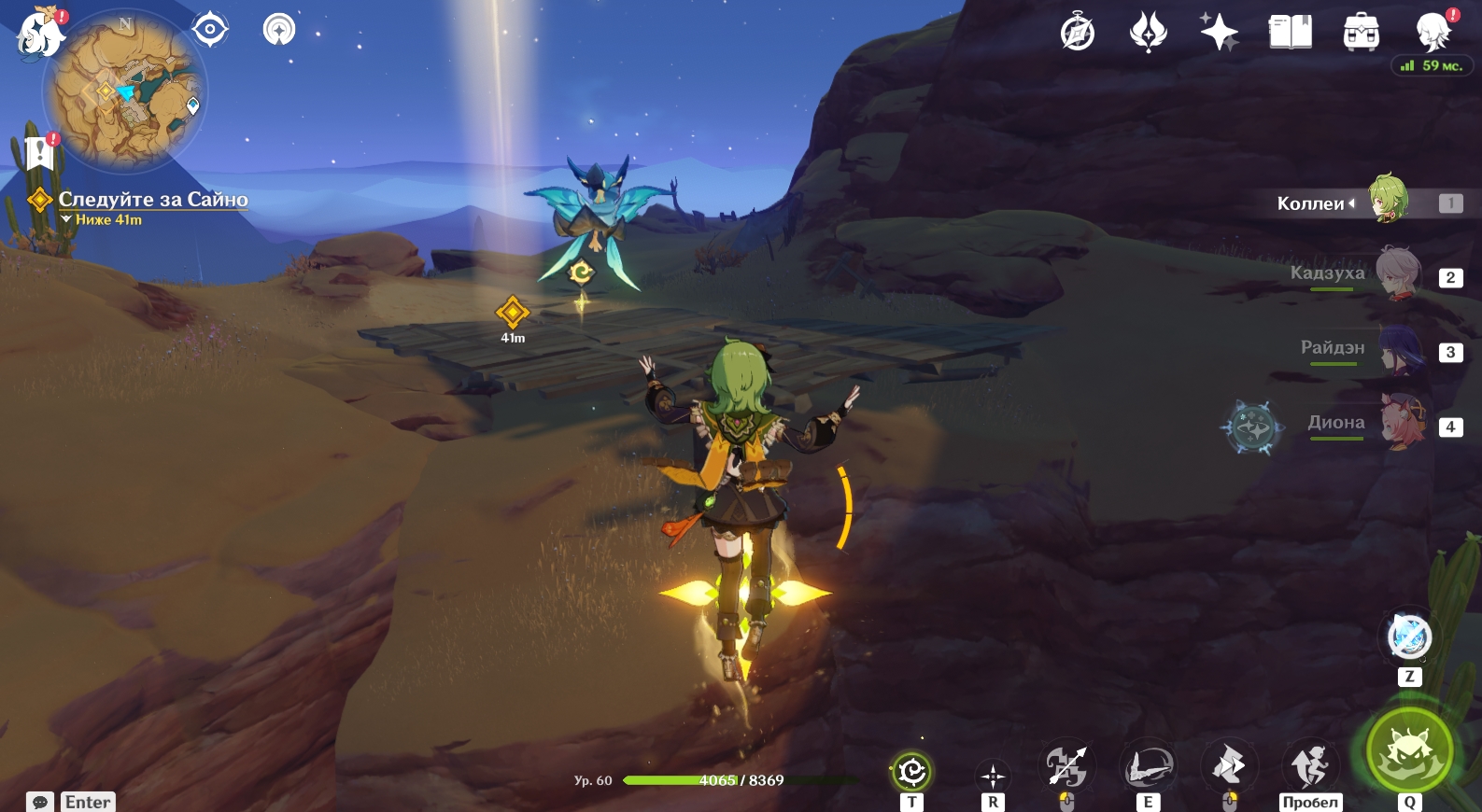Select the 'Следуйте за Сайно' quest tracker
The image size is (1482, 812).
coord(153,199)
